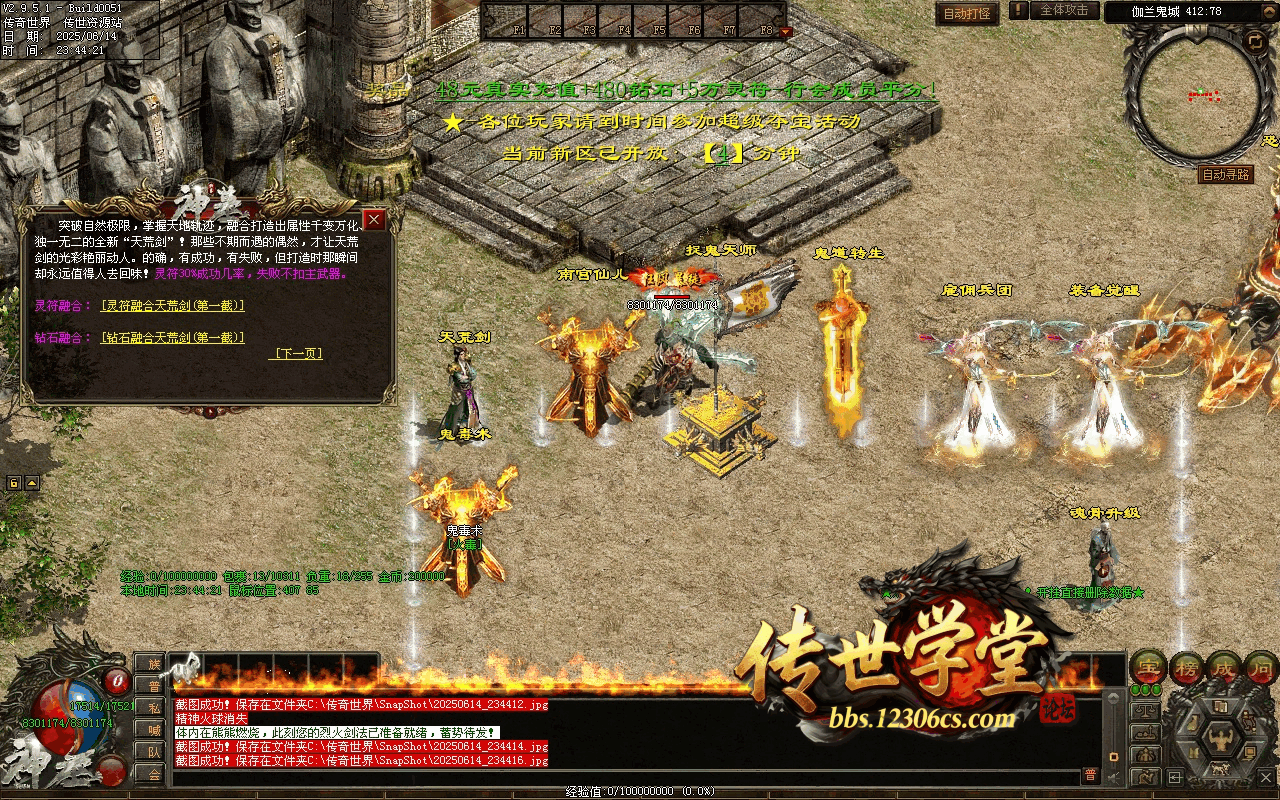Activate 自动寻路 auto-pathfinding
Image resolution: width=1280 pixels, height=800 pixels.
point(1225,175)
